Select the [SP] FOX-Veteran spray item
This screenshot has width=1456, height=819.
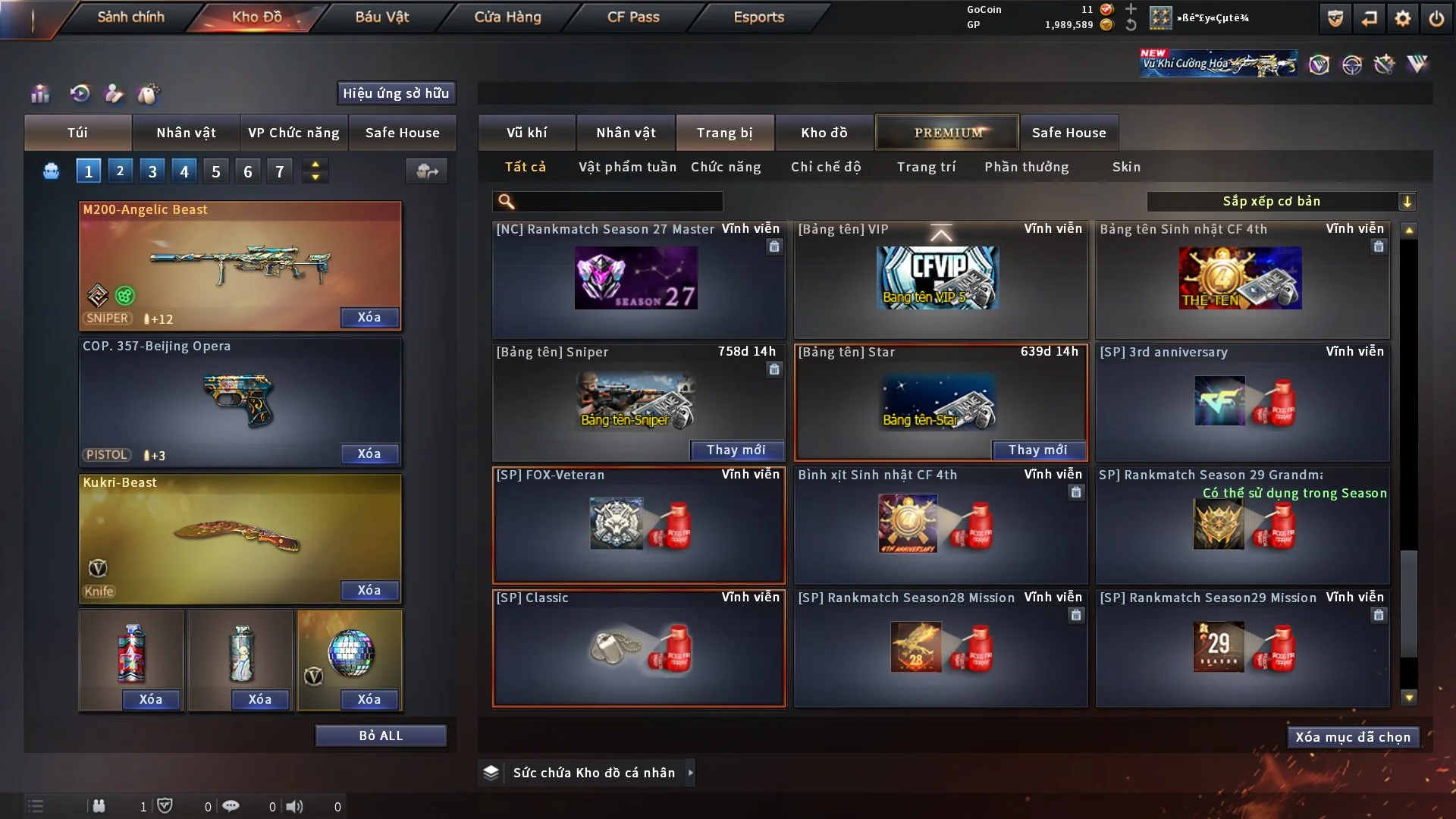(639, 525)
